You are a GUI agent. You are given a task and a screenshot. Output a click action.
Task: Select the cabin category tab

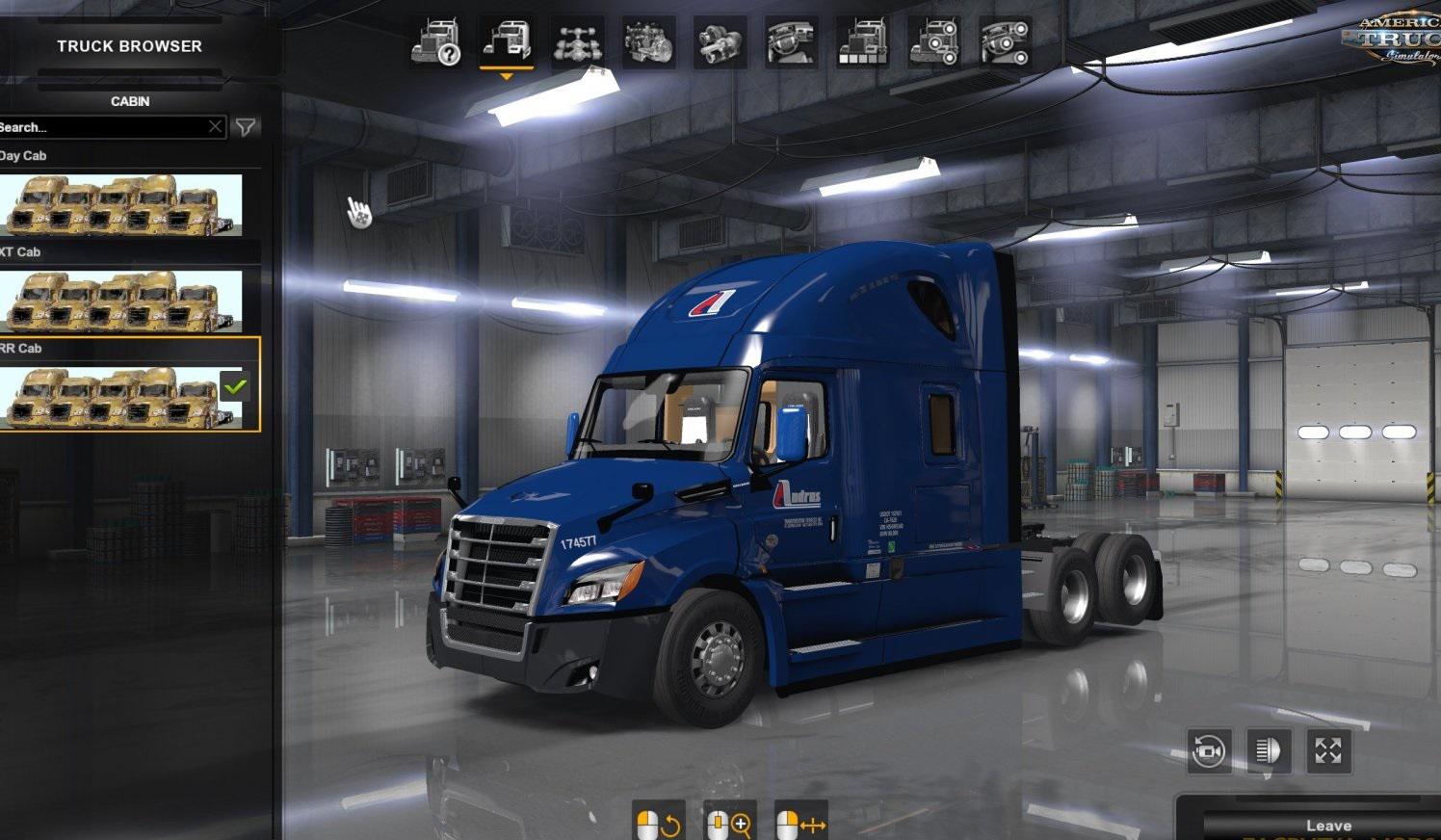(x=507, y=43)
